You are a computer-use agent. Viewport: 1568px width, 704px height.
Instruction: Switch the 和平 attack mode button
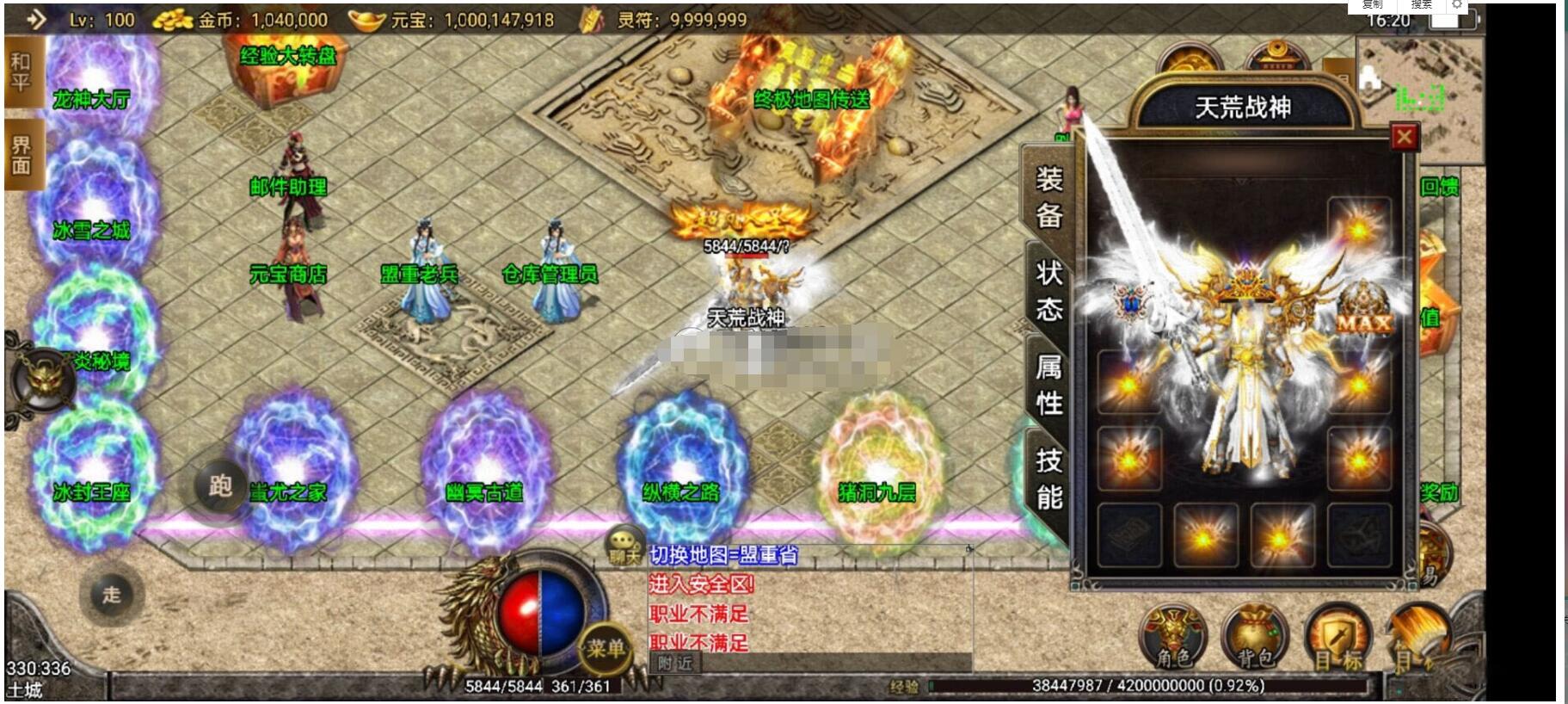click(x=21, y=72)
